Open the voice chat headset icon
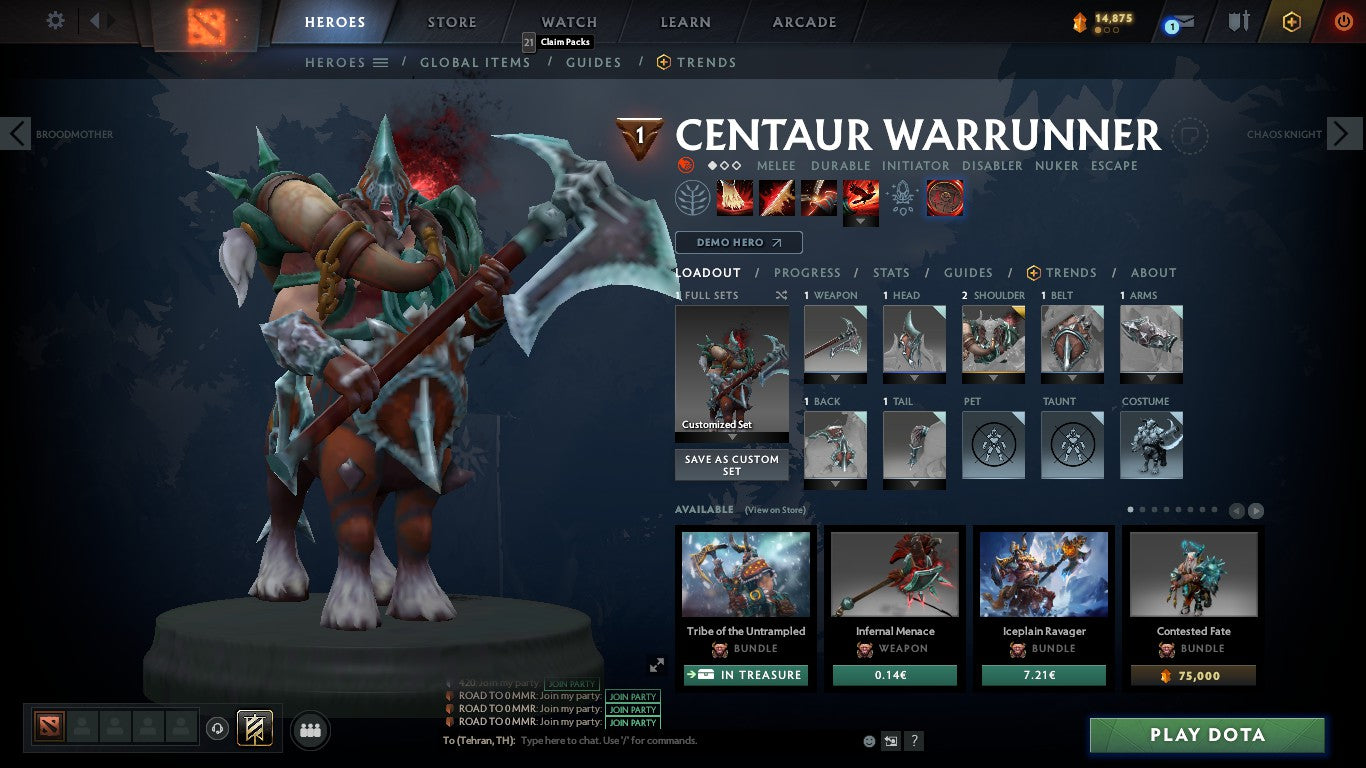1366x768 pixels. [218, 730]
